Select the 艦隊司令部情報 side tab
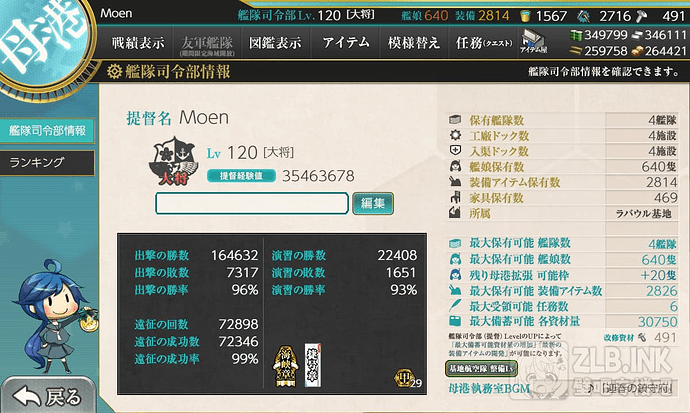This screenshot has width=690, height=413. click(x=47, y=130)
